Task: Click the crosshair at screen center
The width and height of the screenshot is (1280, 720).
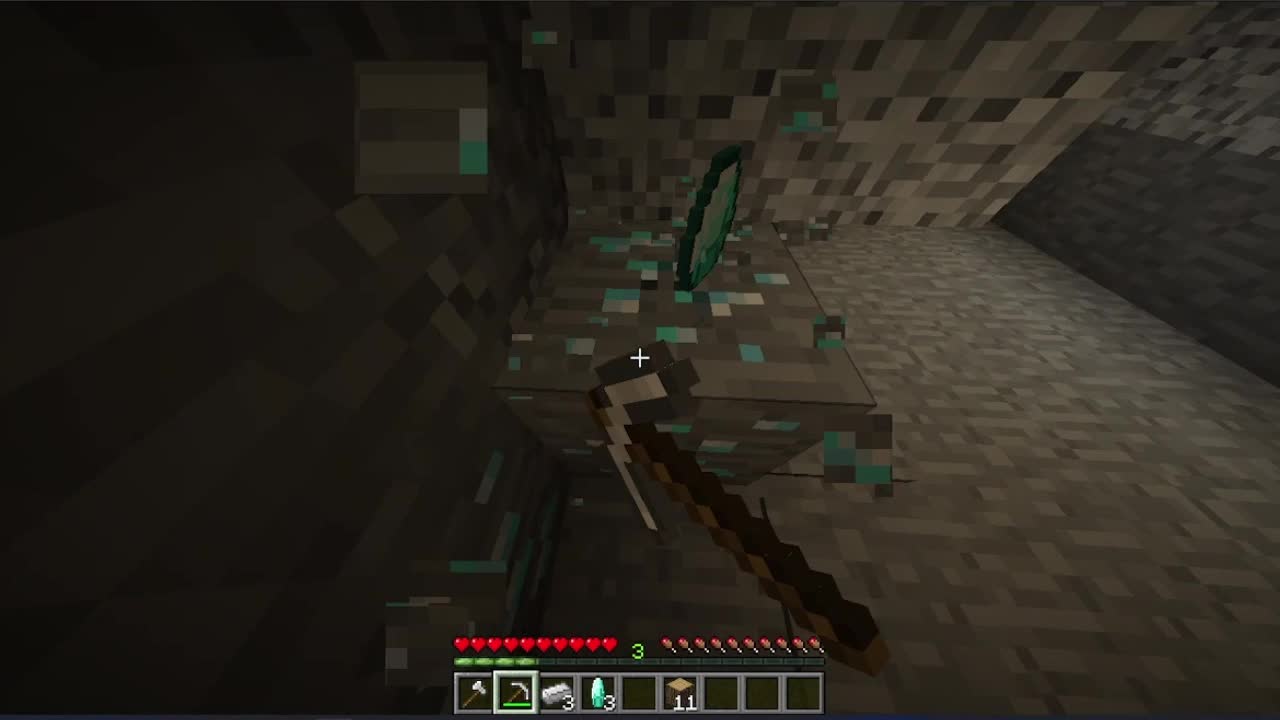Action: point(640,358)
